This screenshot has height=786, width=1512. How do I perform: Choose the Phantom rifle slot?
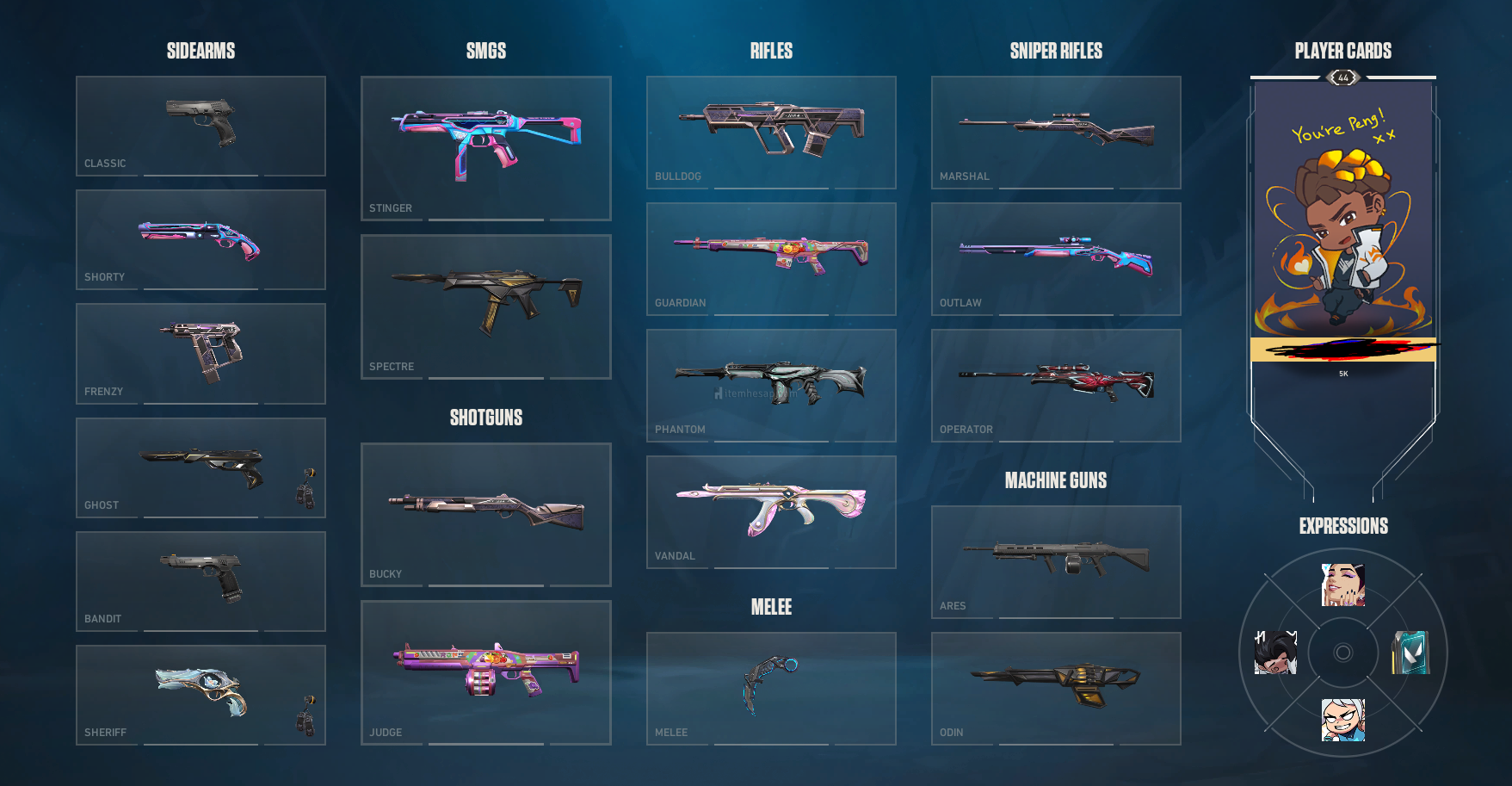click(x=771, y=385)
